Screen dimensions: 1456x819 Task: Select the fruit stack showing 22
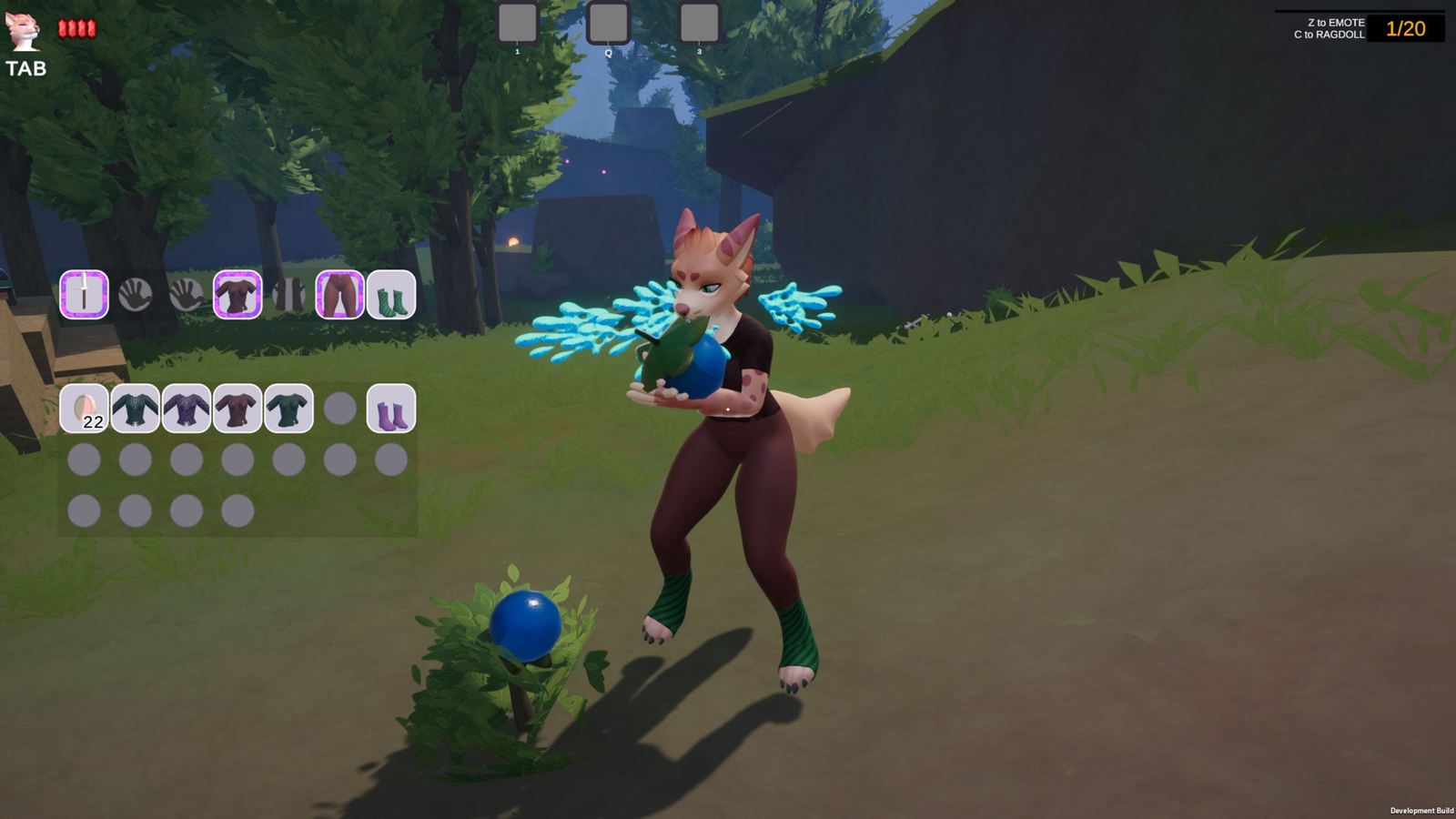click(x=86, y=408)
